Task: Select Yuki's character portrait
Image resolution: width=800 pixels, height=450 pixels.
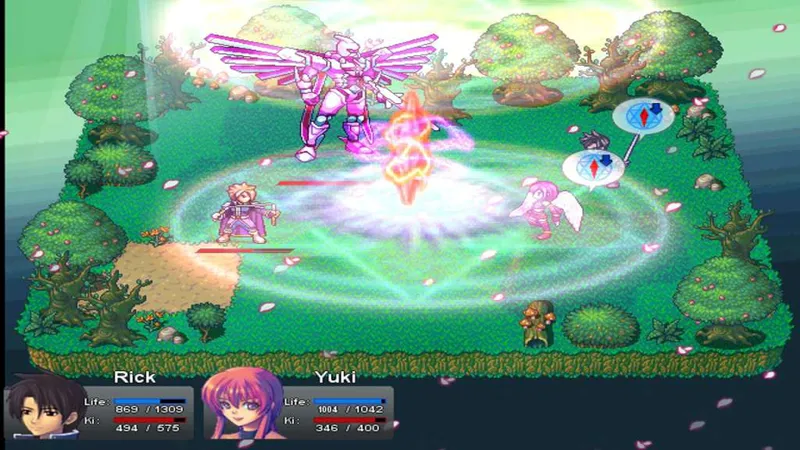Action: pyautogui.click(x=240, y=408)
